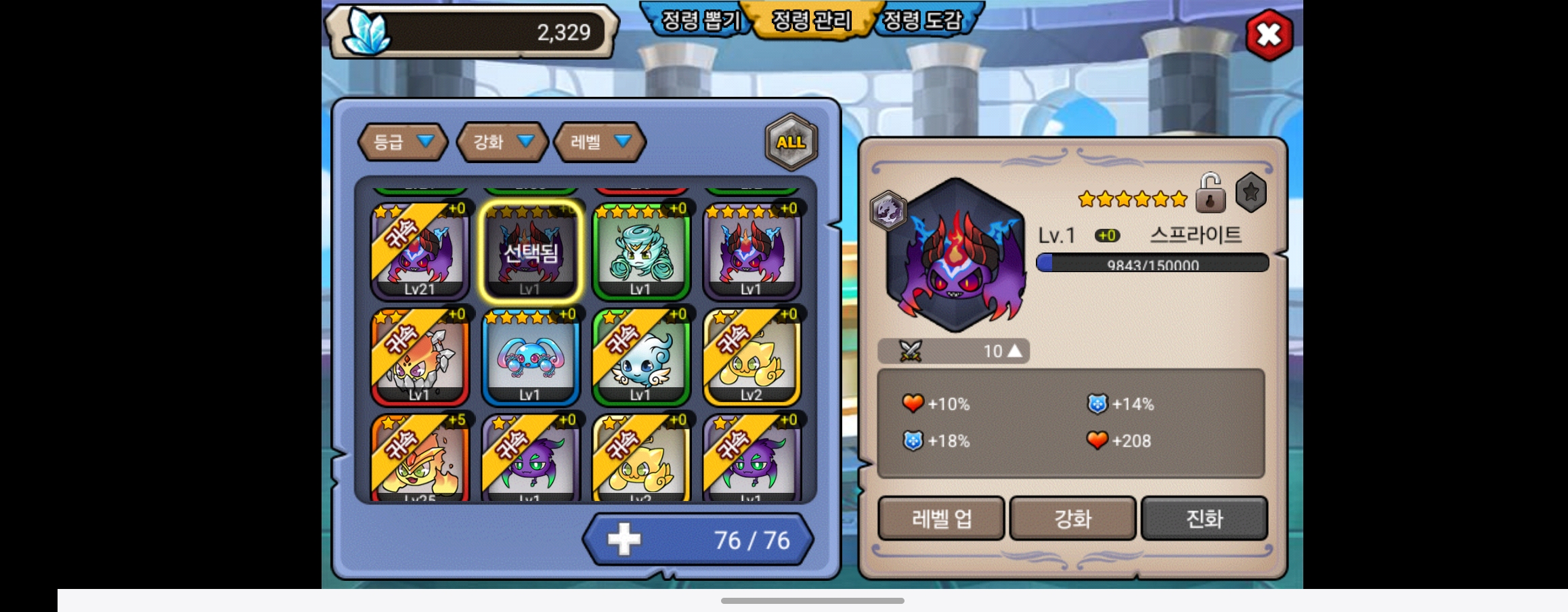
Task: Select the blue spider spirit tile
Action: 530,357
